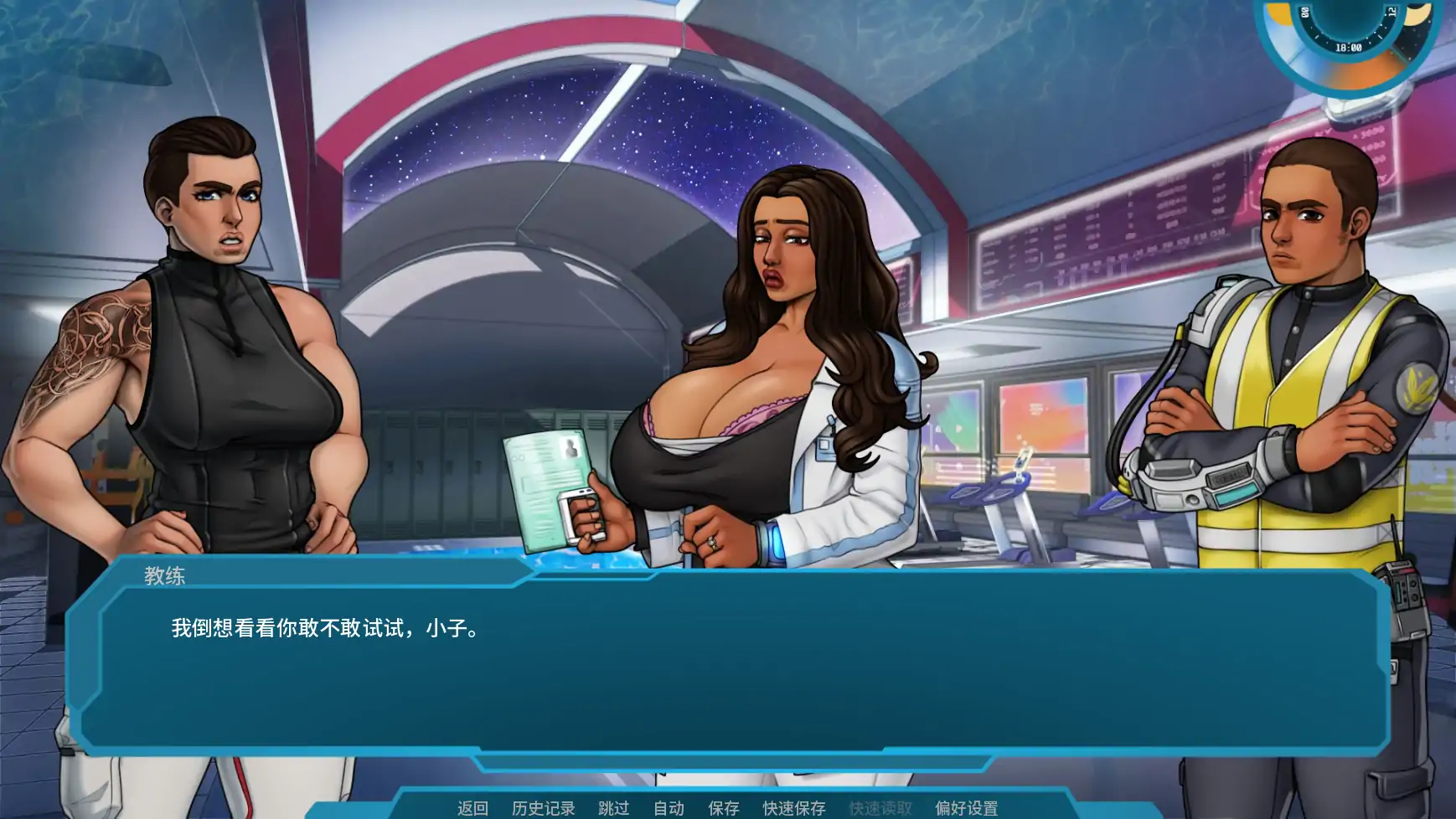1456x819 pixels.
Task: Enable 自动 mode to auto-advance dialogue
Action: [668, 807]
